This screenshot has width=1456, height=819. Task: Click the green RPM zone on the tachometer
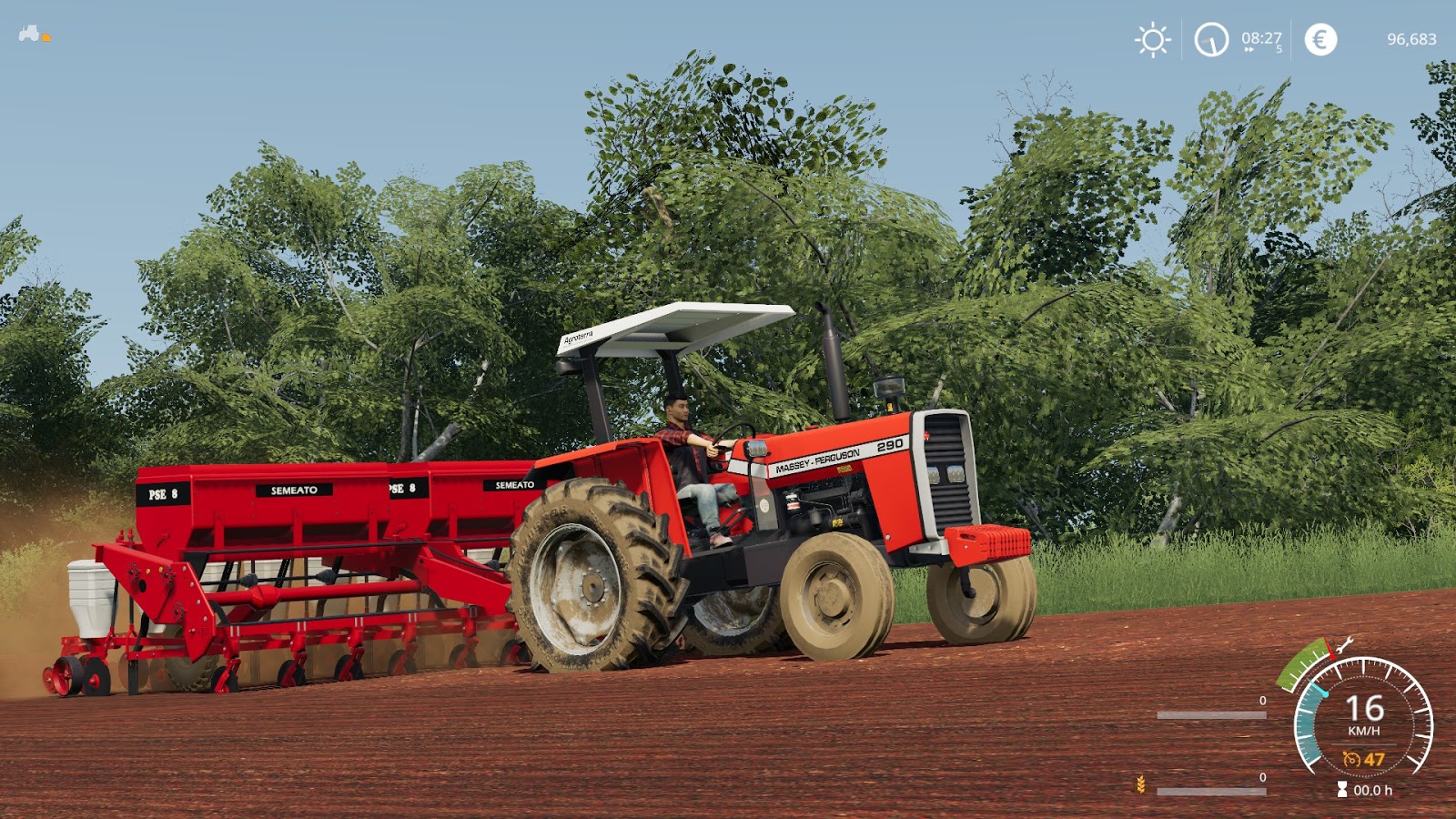(1302, 662)
